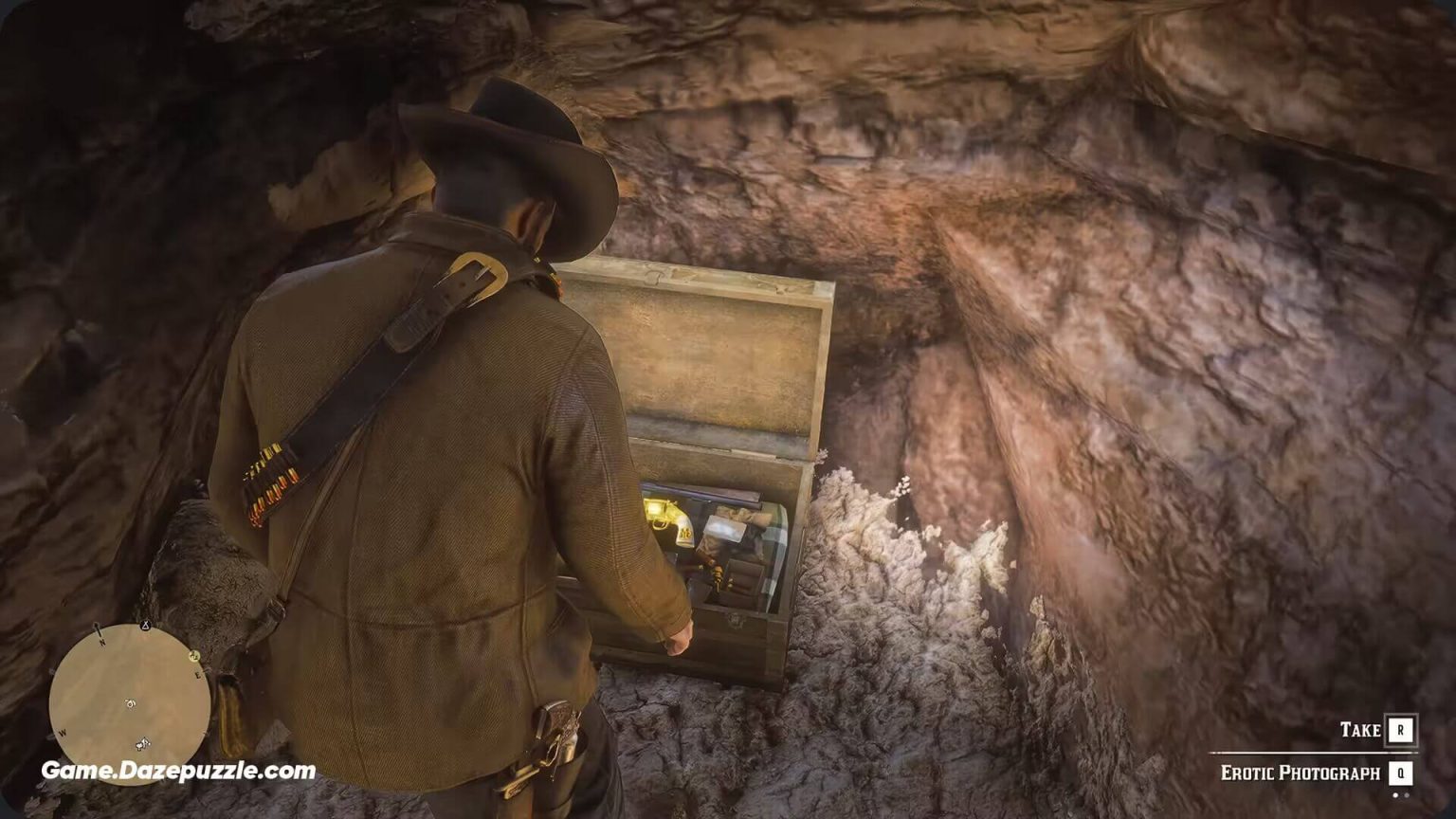This screenshot has height=819, width=1456.
Task: Click the first pagination dot below the Q prompt
Action: pos(1395,795)
